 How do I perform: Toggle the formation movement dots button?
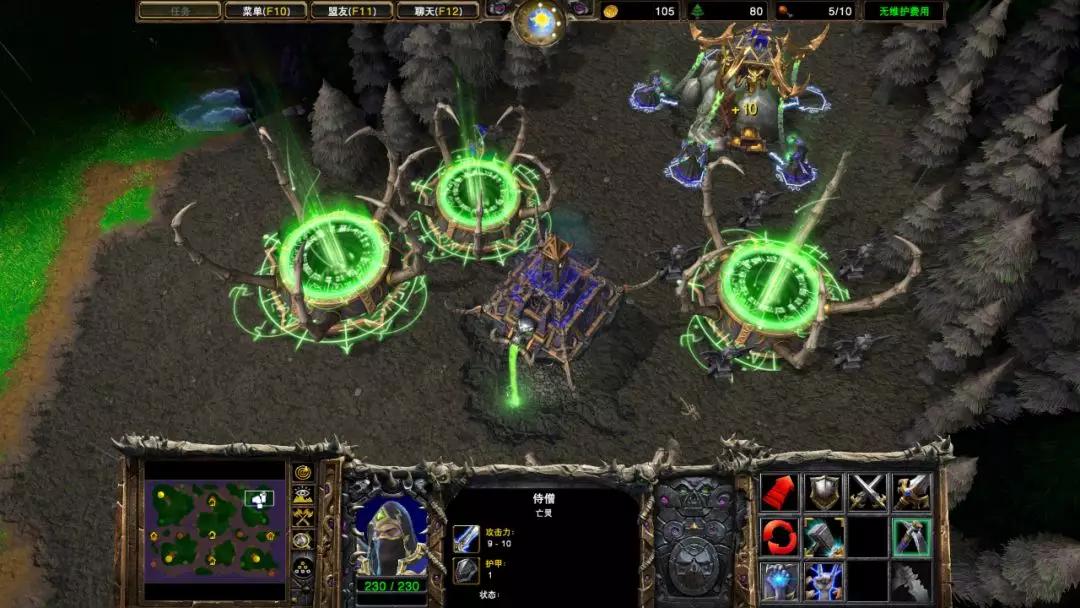coord(302,568)
